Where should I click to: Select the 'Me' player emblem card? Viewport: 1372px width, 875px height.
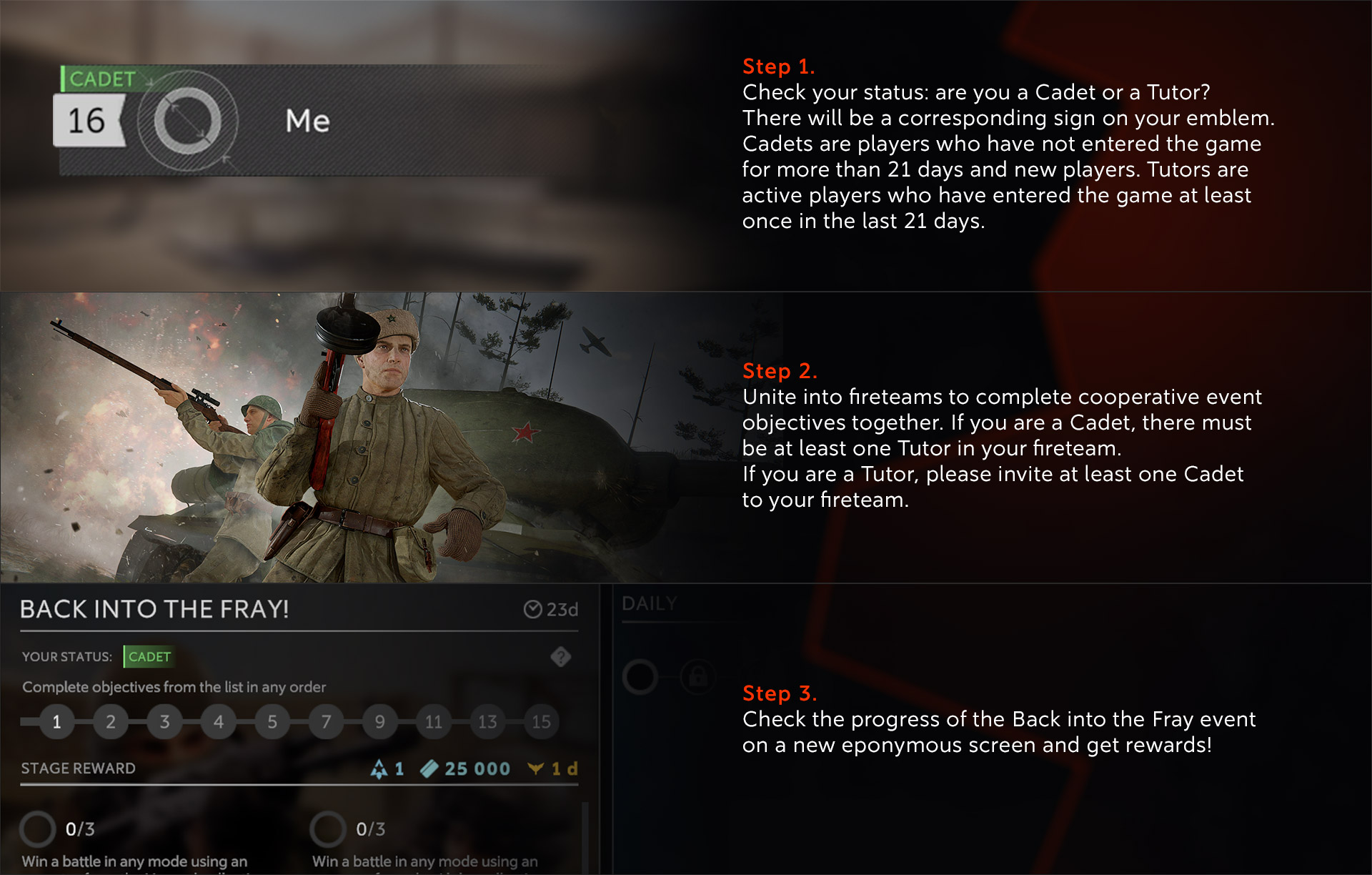[307, 121]
